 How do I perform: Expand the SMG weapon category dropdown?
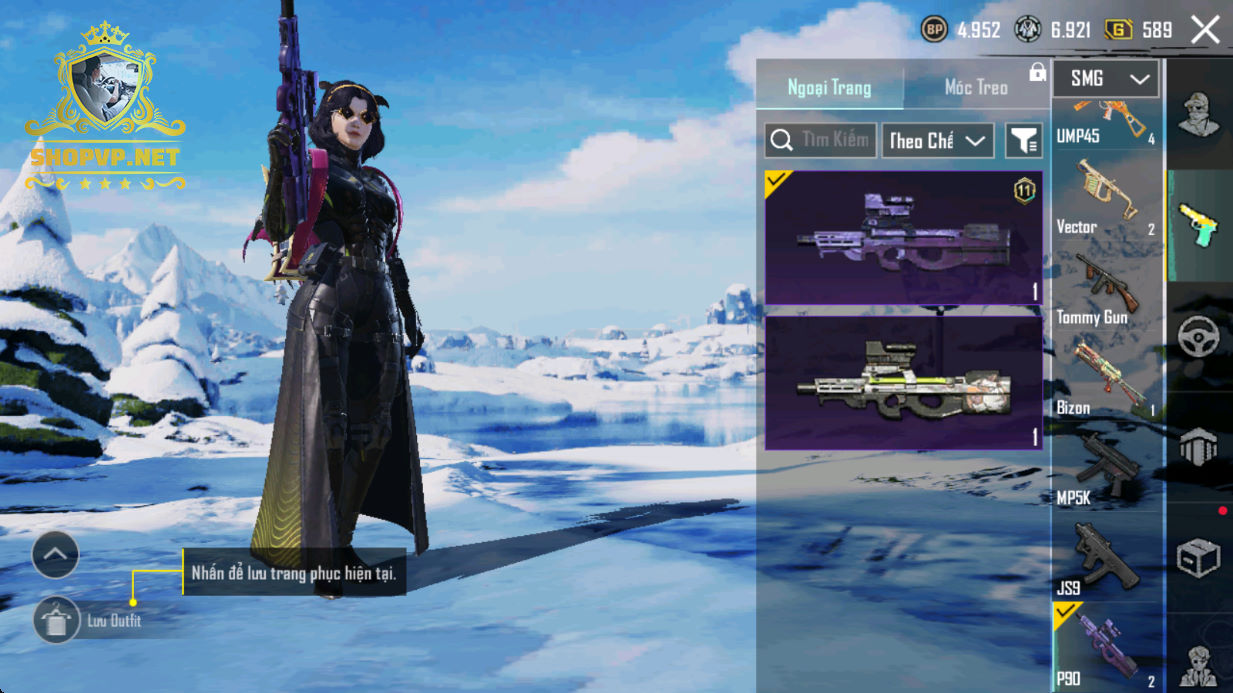click(x=1107, y=79)
